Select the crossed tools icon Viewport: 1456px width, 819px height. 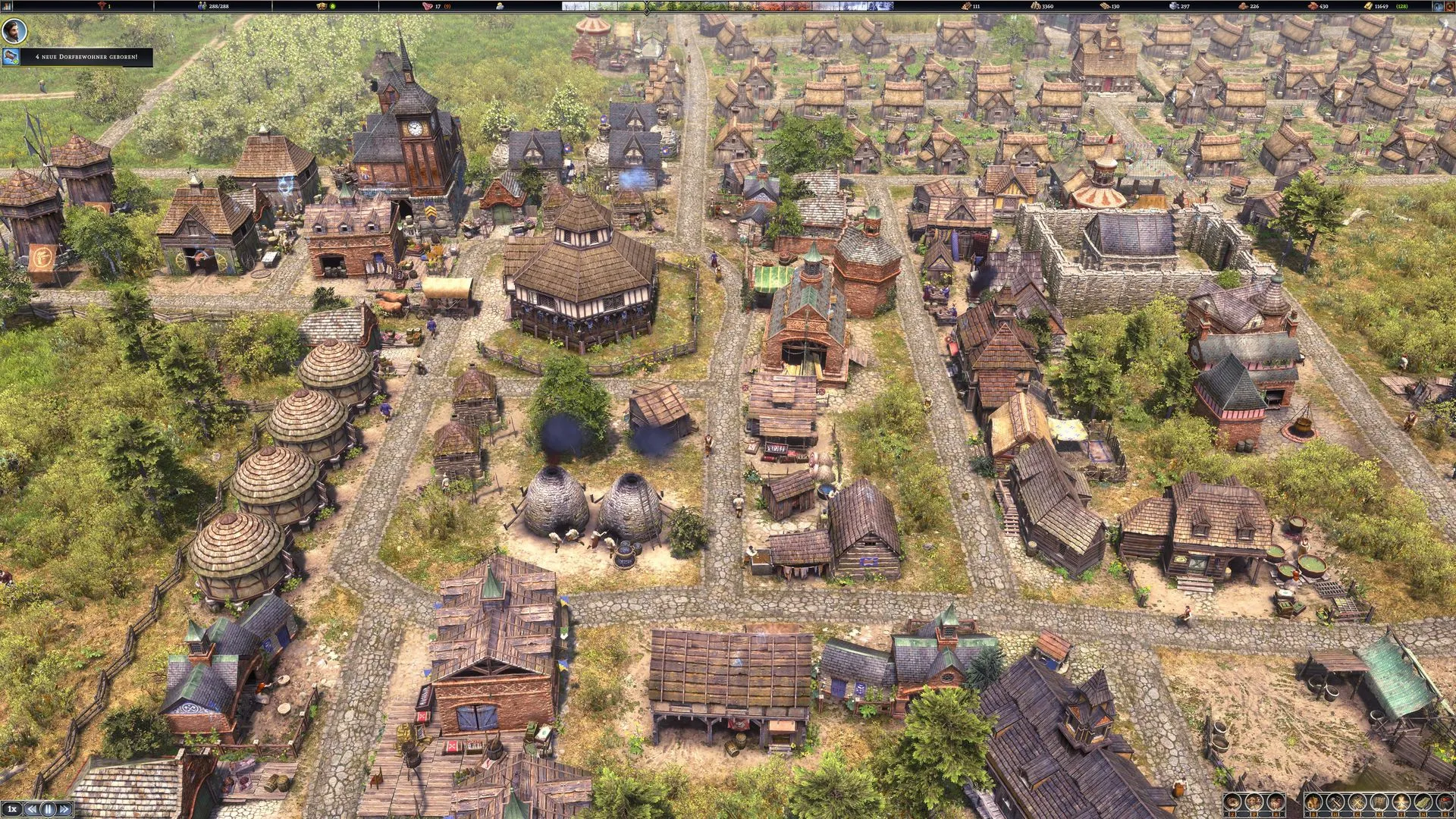(x=1357, y=801)
